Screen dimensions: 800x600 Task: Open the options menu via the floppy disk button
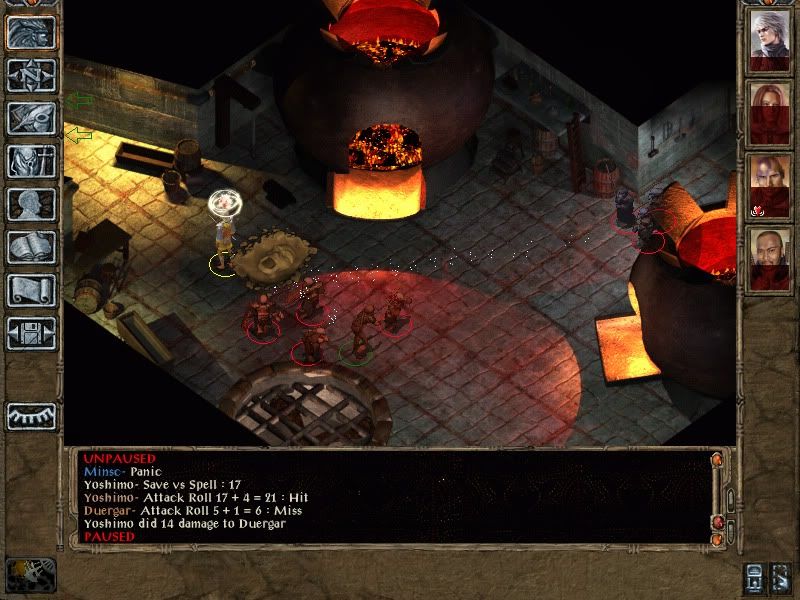coord(31,333)
